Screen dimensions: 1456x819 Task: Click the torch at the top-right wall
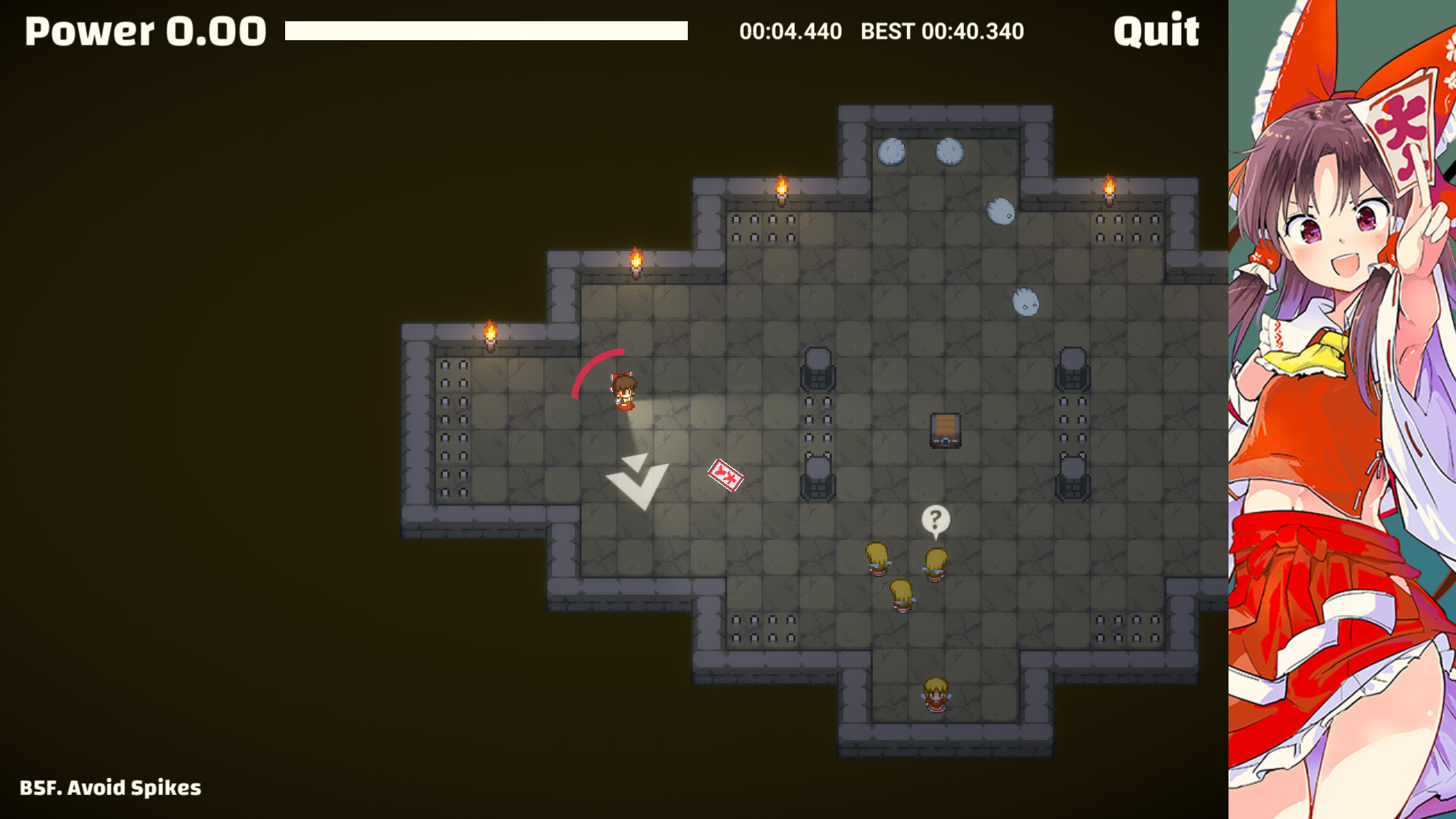1110,188
